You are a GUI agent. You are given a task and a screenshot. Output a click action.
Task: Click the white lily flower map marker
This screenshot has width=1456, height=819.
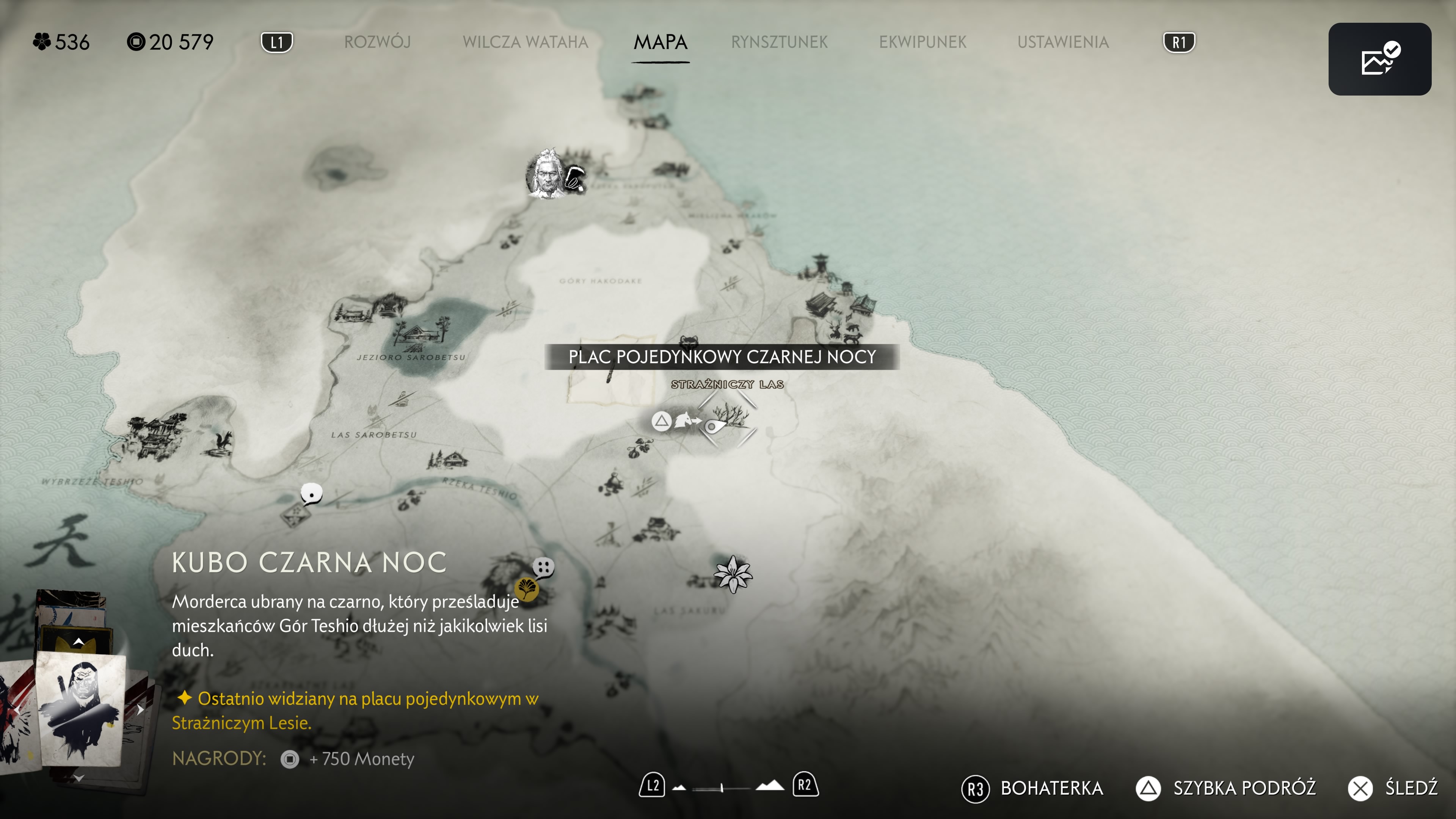tap(733, 574)
